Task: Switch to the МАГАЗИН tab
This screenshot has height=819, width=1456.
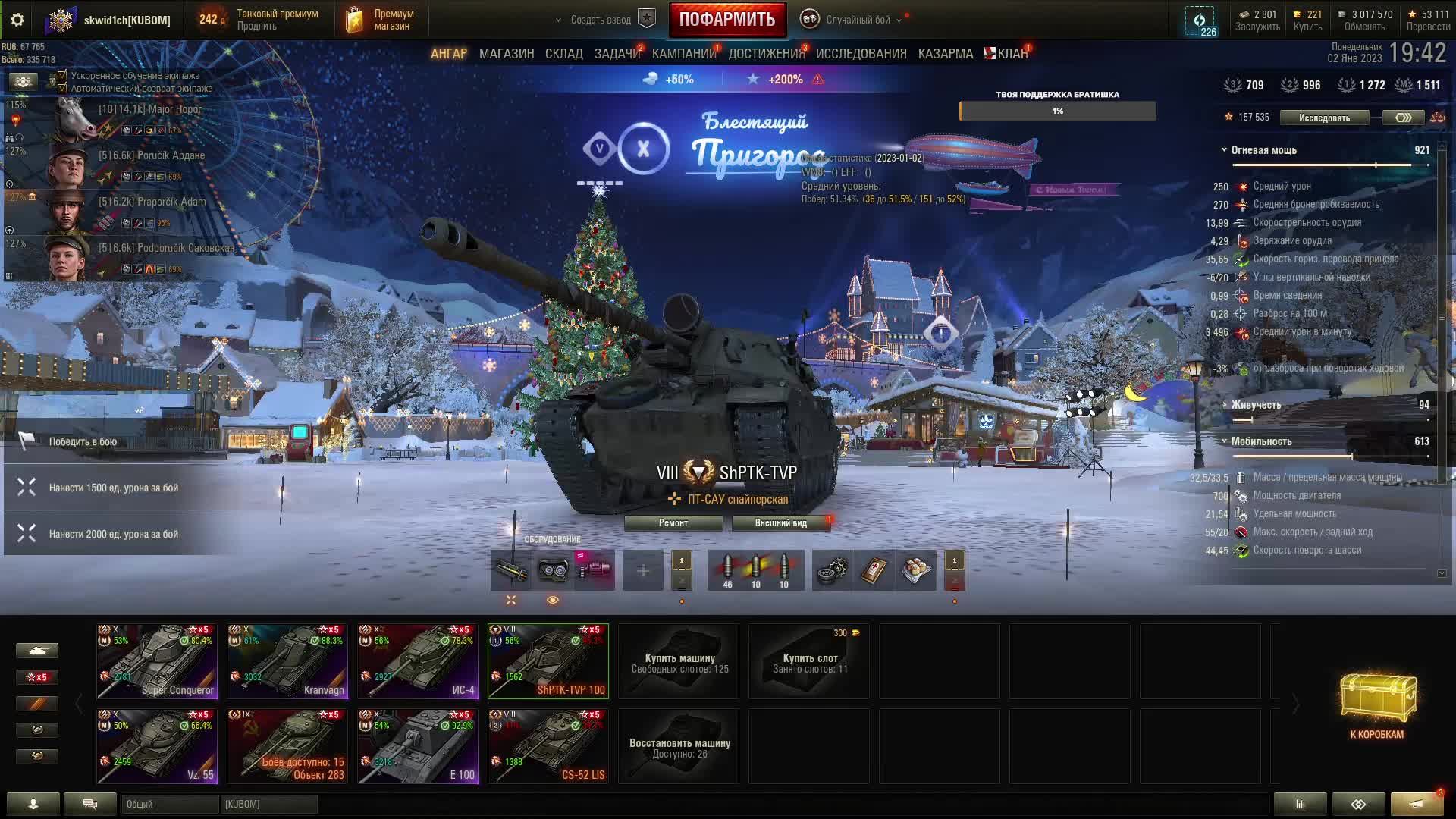Action: [x=507, y=54]
